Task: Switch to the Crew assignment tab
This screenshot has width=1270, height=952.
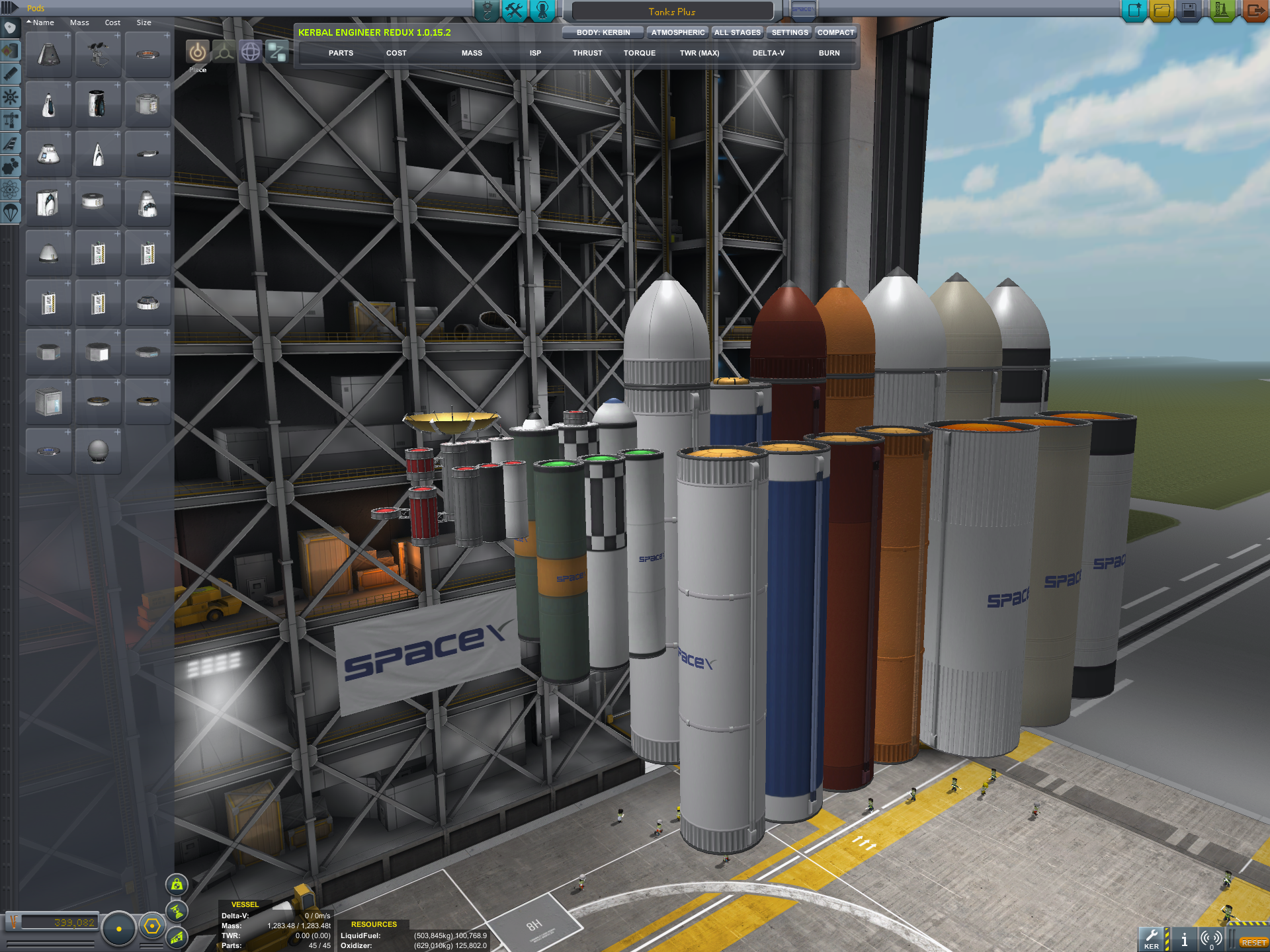Action: (x=542, y=11)
